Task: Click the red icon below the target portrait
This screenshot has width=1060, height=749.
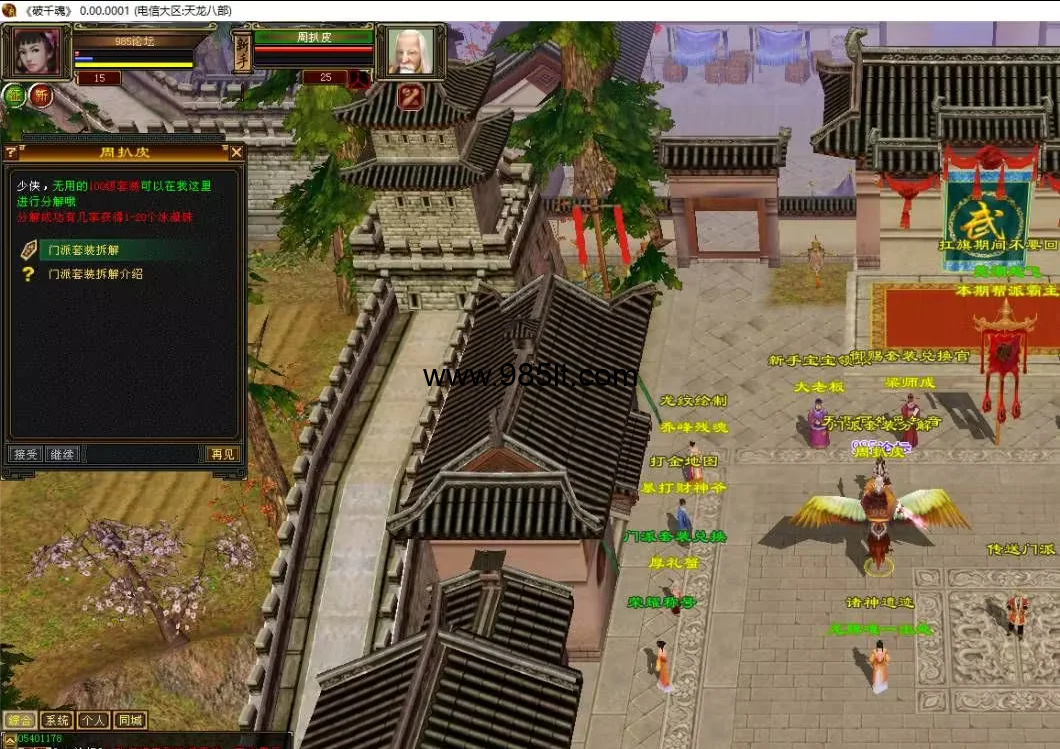Action: click(410, 97)
